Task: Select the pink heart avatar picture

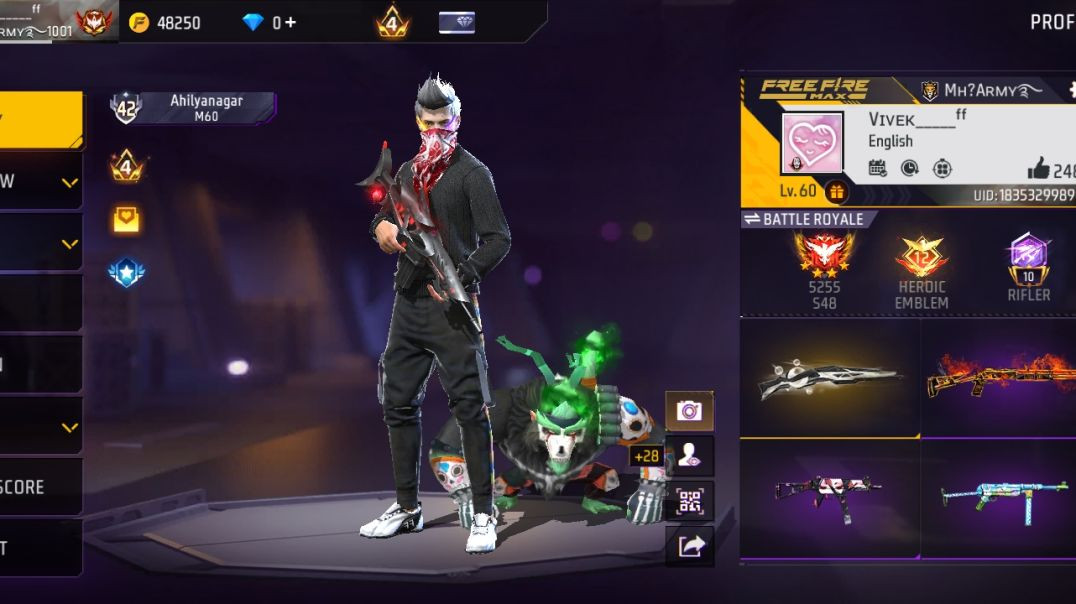Action: coord(812,143)
